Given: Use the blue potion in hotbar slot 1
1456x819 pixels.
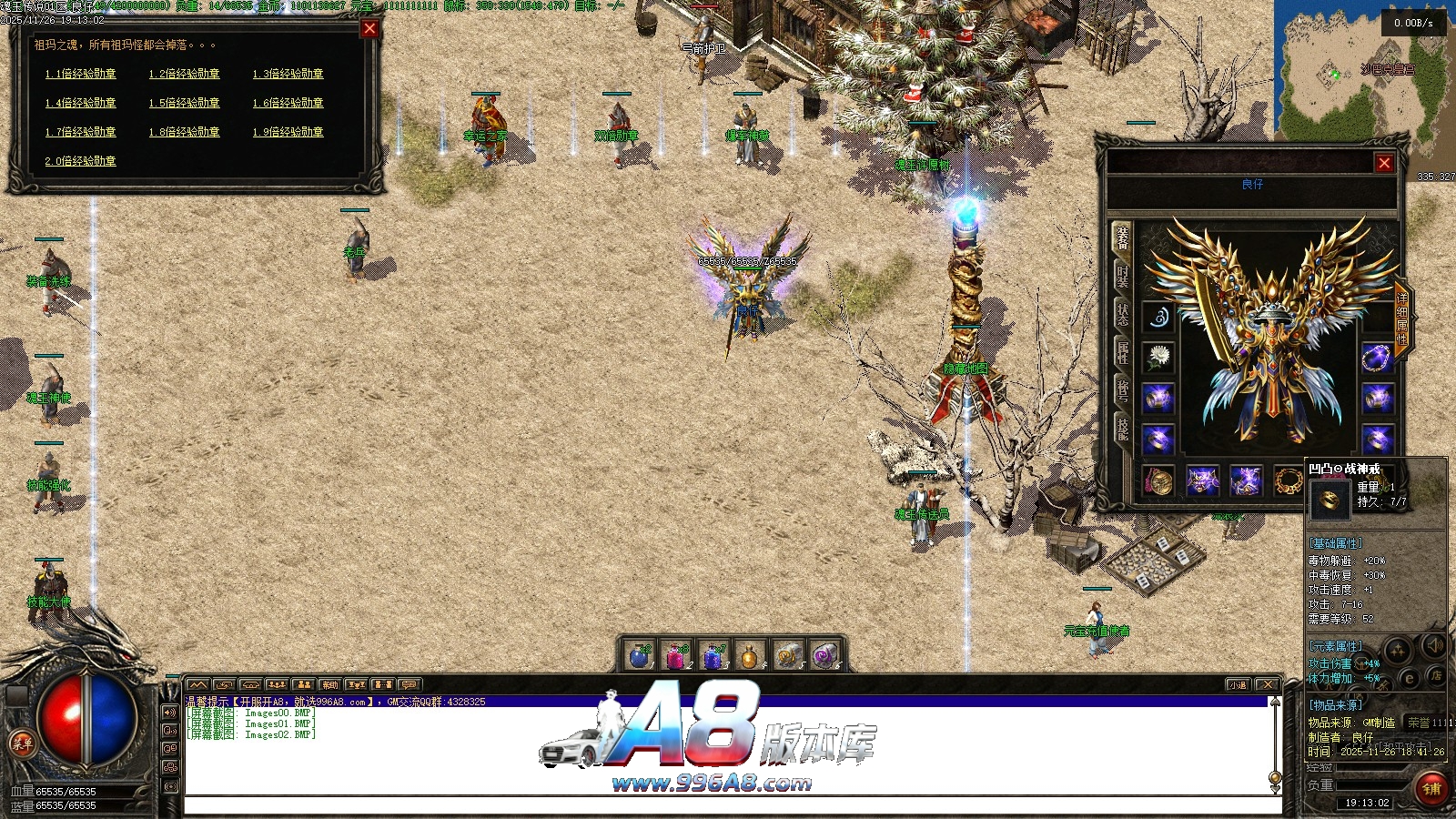Looking at the screenshot, I should (x=640, y=655).
